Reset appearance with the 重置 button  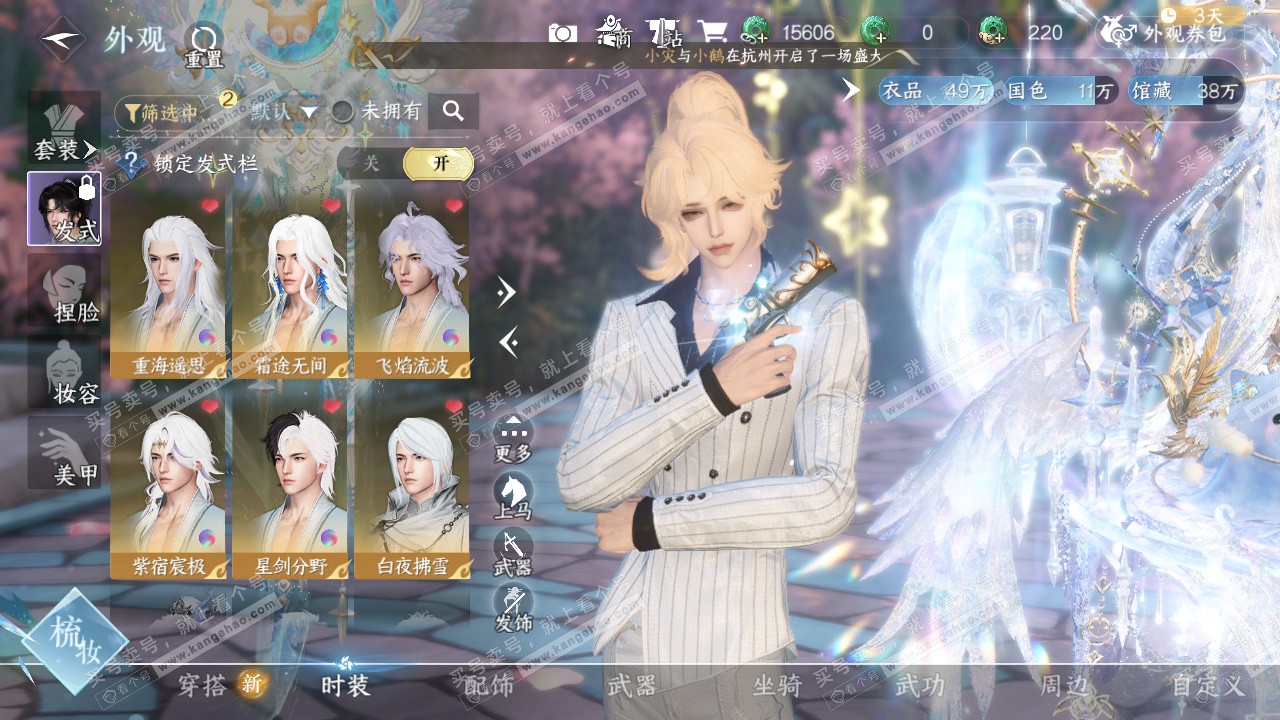point(204,45)
